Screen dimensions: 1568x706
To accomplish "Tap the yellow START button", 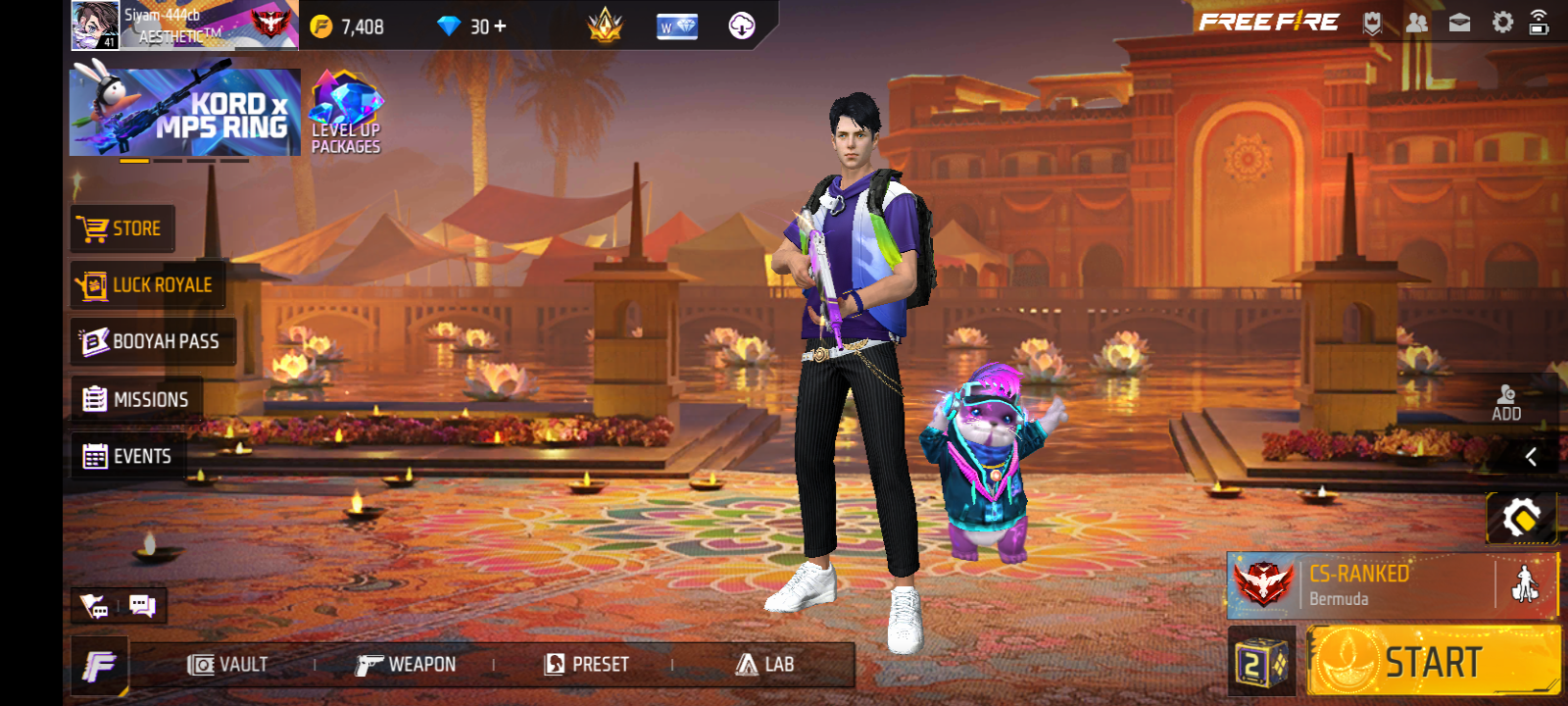I will tap(1433, 663).
